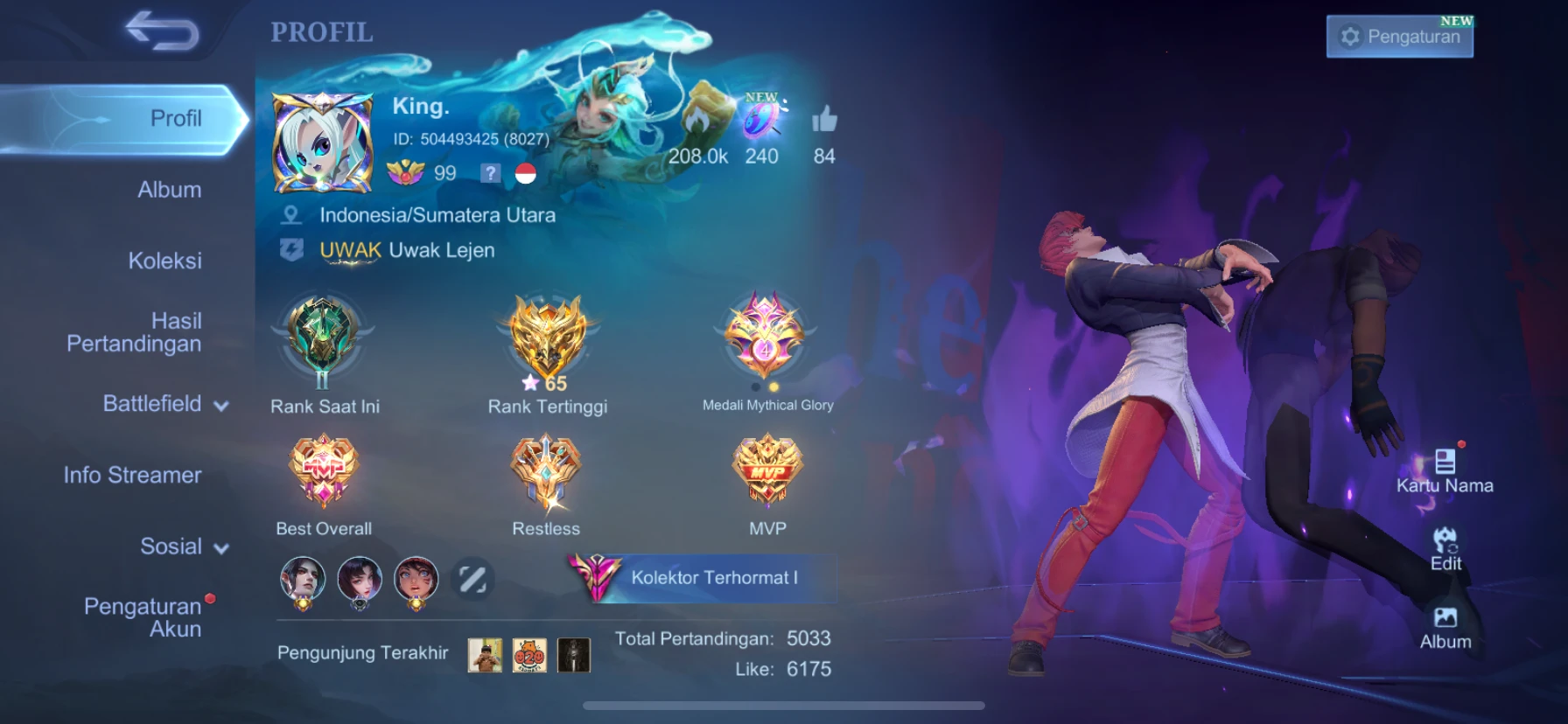Open the Album icon on the right side
1568x724 pixels.
coord(1445,625)
